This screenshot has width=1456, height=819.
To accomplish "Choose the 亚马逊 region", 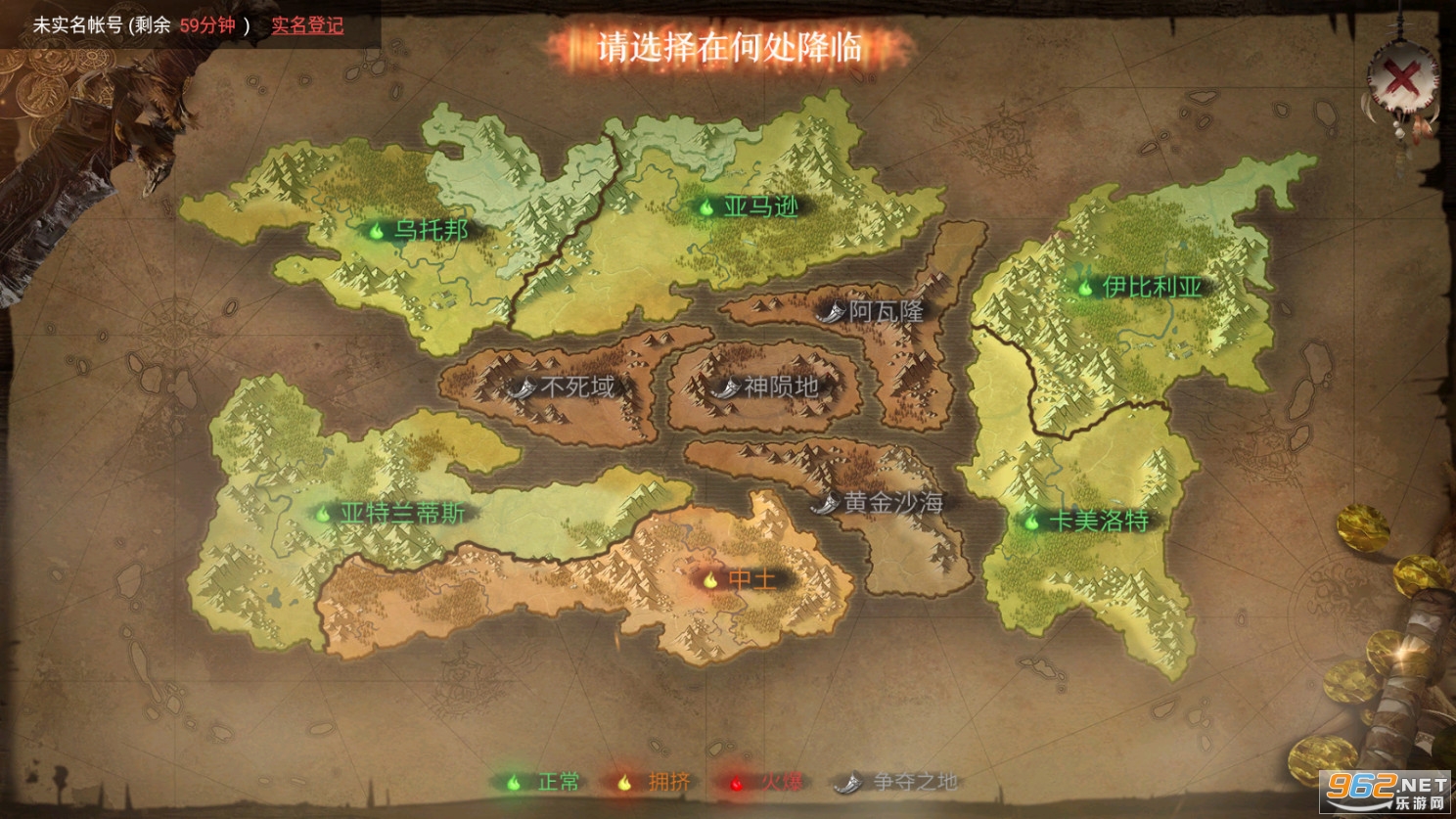I will coord(750,206).
